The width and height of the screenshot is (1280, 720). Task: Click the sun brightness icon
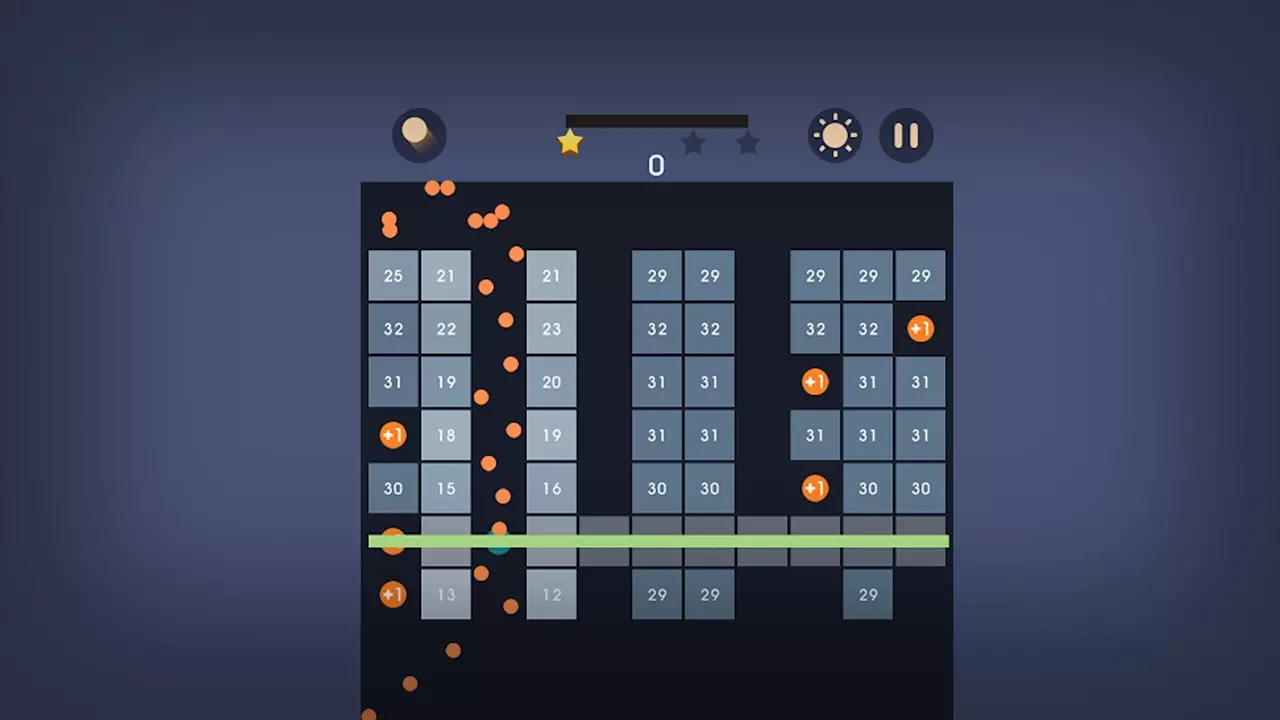coord(834,135)
